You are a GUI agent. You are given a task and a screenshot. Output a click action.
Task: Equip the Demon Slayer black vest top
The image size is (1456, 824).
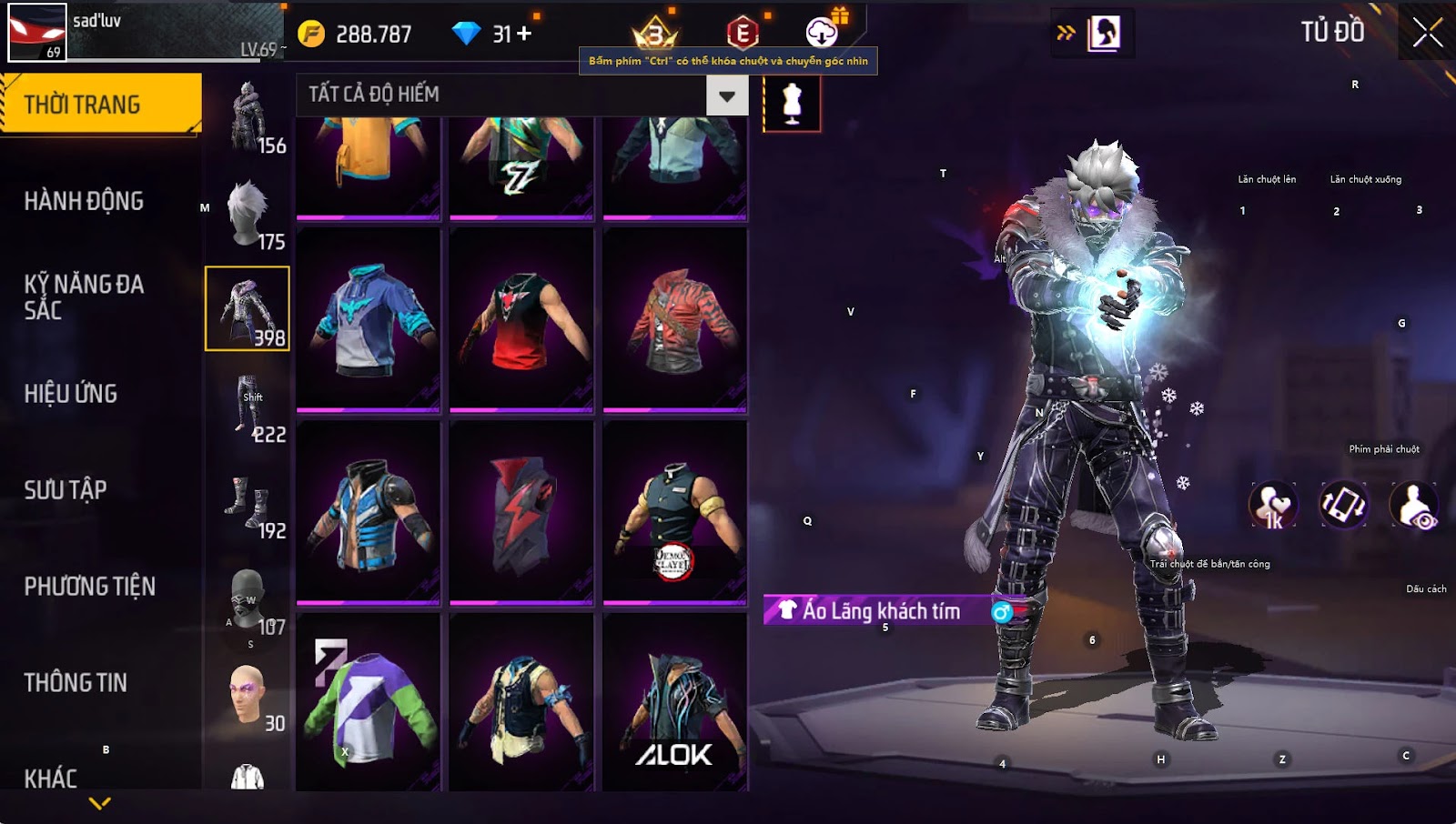(674, 511)
